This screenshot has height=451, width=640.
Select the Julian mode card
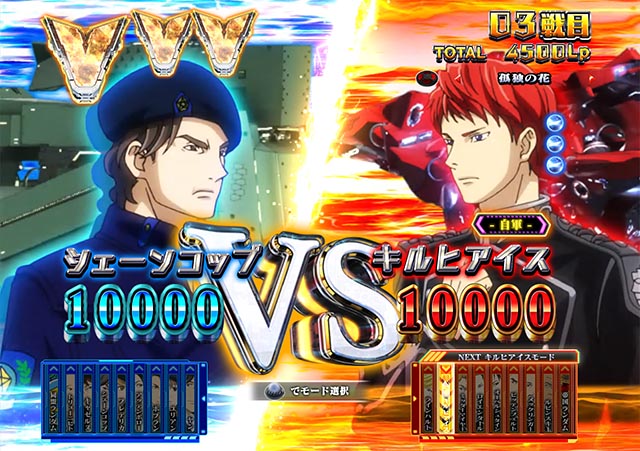173,405
